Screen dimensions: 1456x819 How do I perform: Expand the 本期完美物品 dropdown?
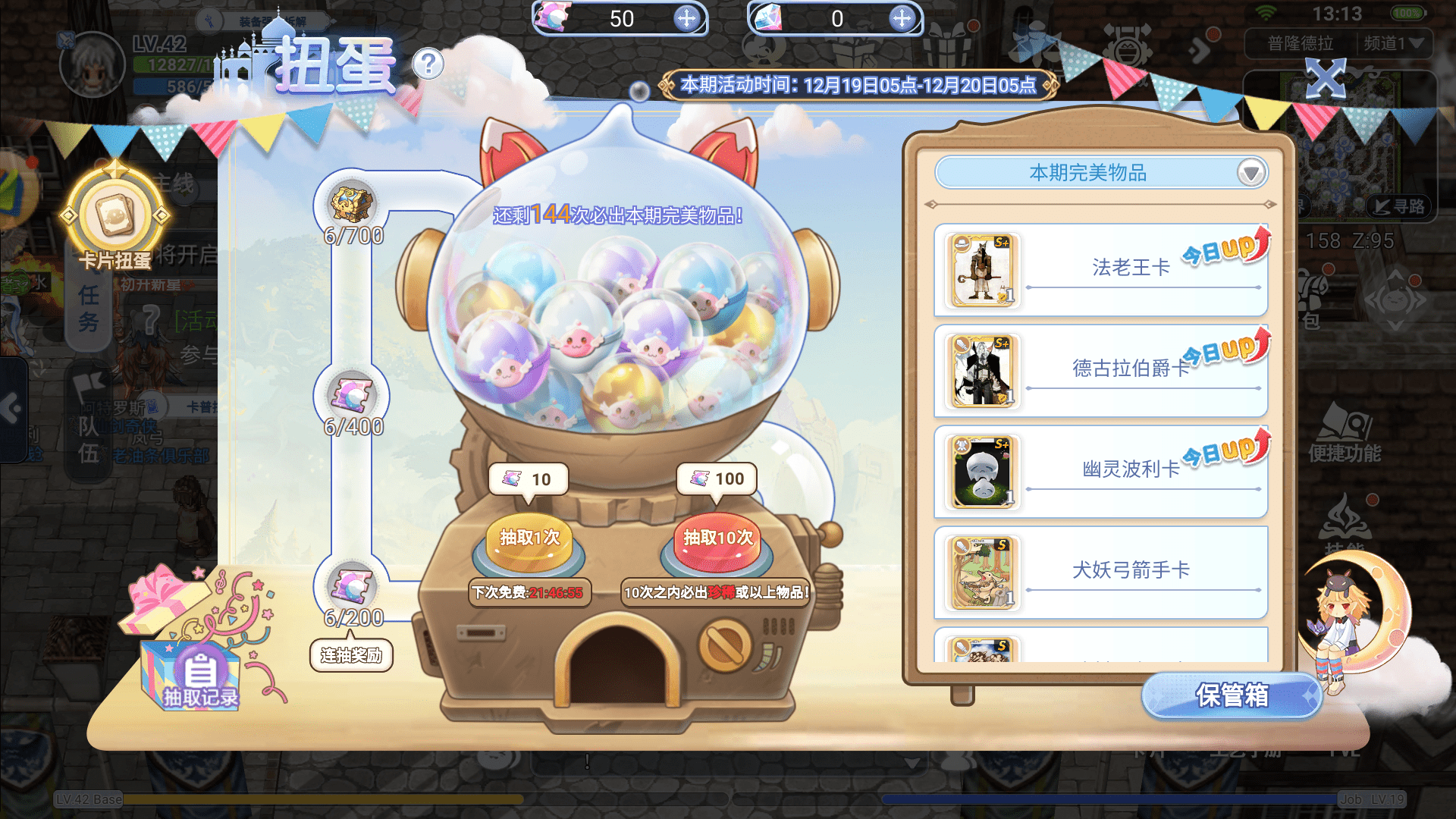tap(1251, 173)
